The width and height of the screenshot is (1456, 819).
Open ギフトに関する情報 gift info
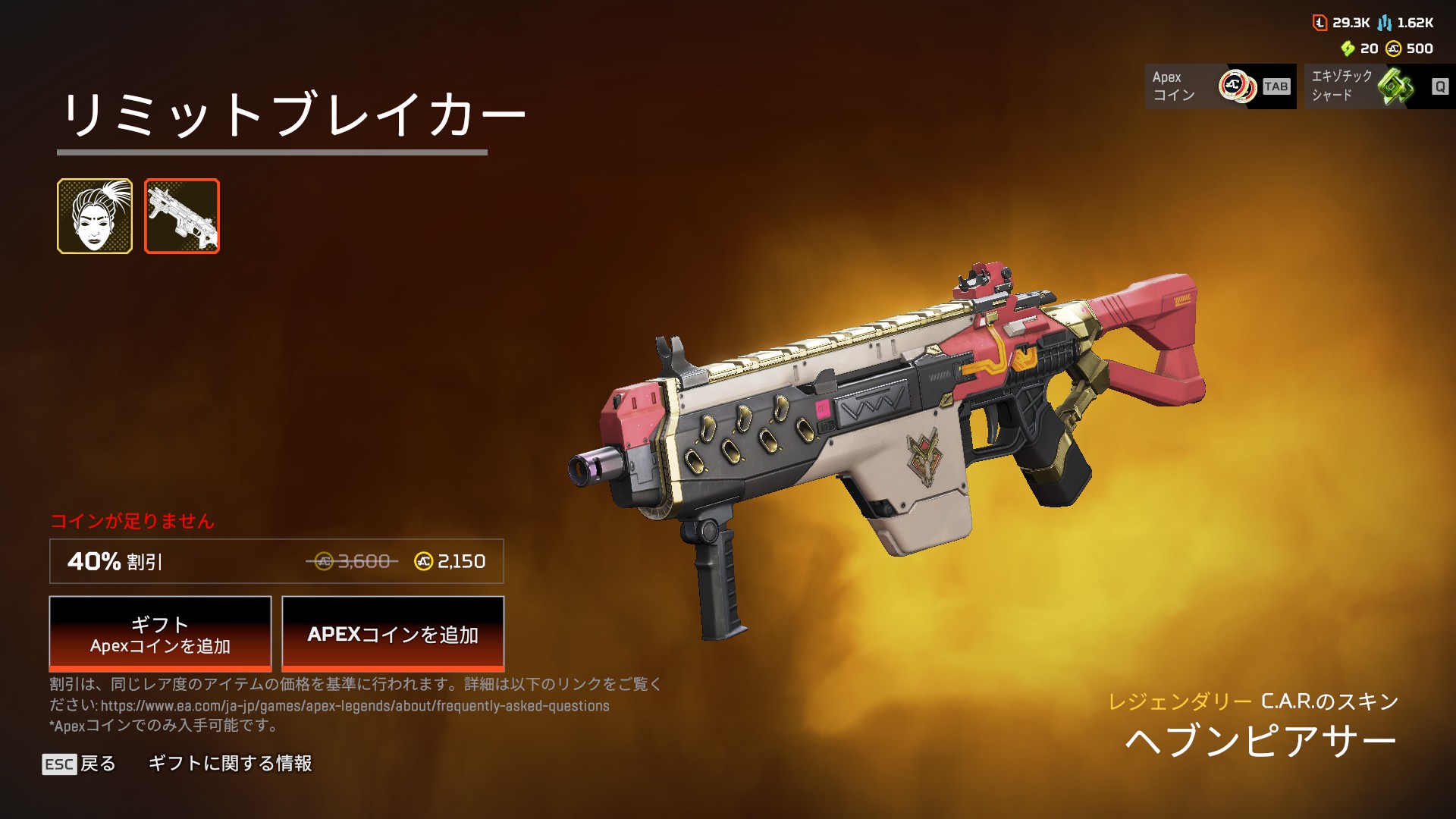[x=230, y=764]
